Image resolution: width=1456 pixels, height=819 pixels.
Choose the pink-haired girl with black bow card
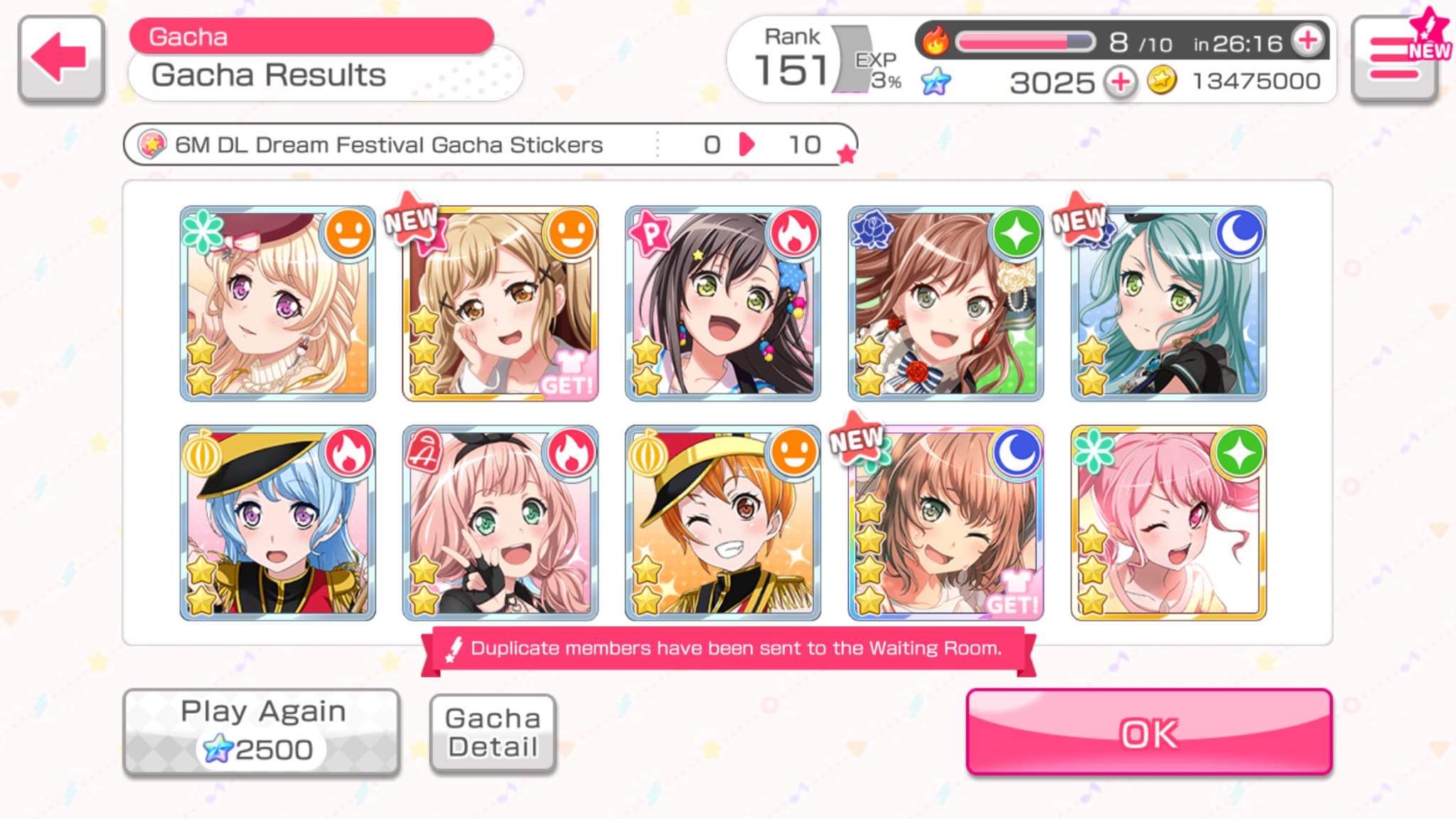tap(500, 523)
